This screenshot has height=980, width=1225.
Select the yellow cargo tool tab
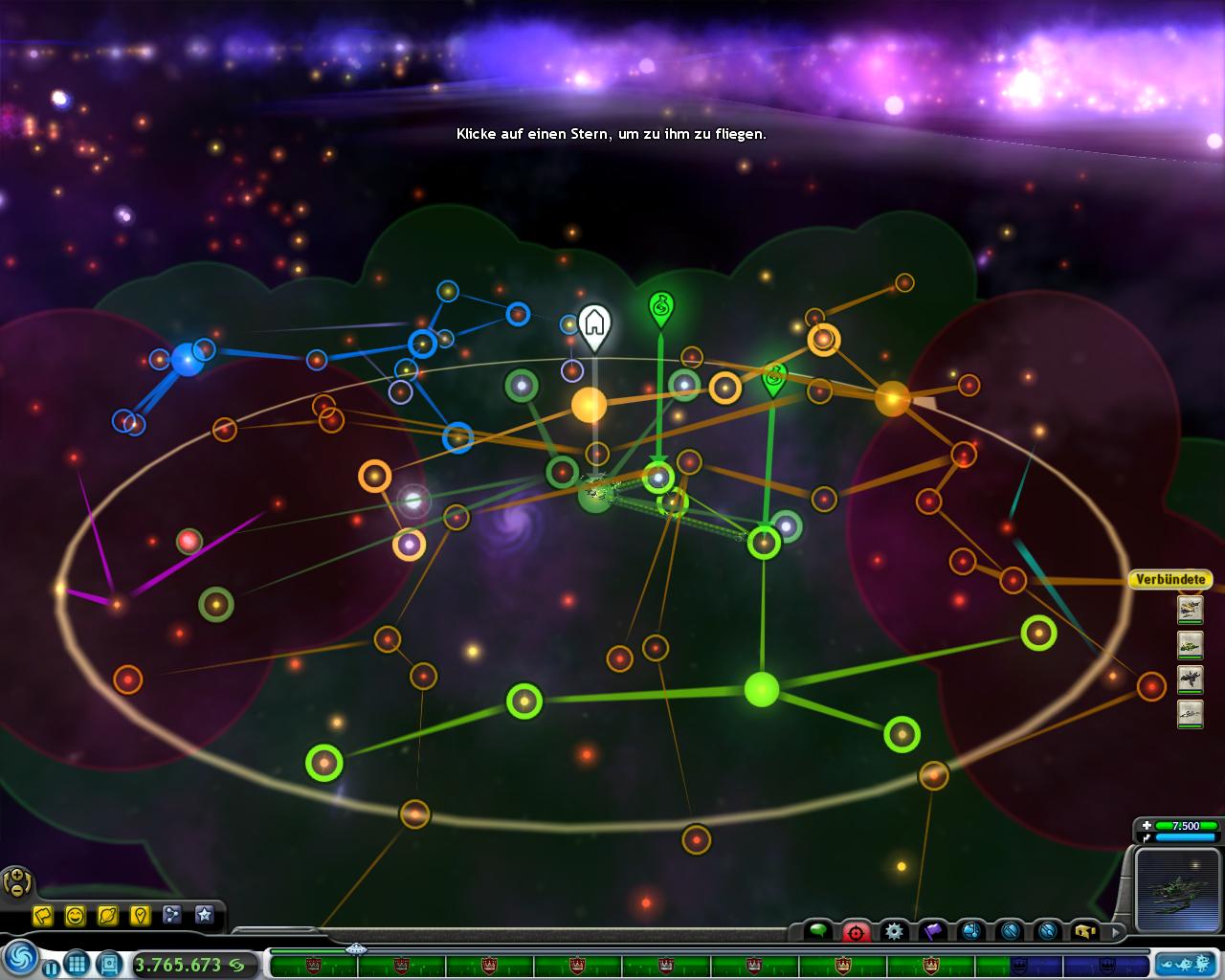coord(1085,930)
